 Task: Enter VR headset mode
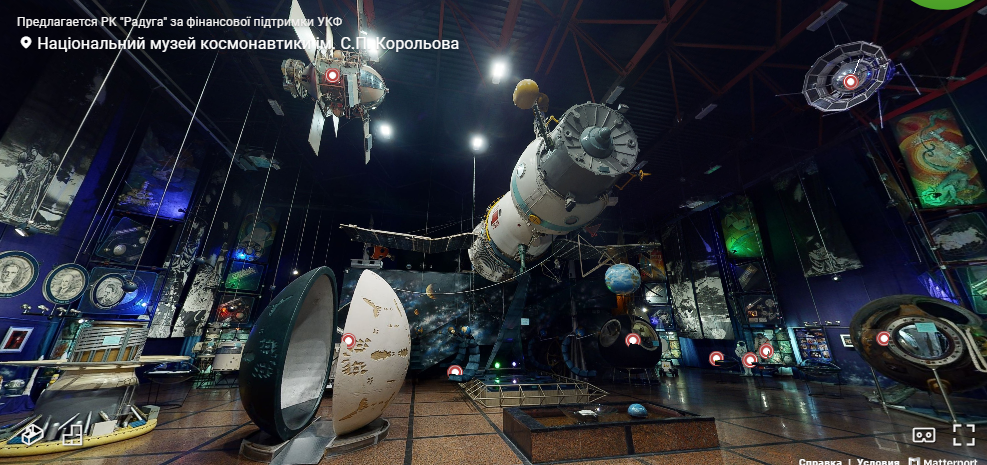point(924,435)
